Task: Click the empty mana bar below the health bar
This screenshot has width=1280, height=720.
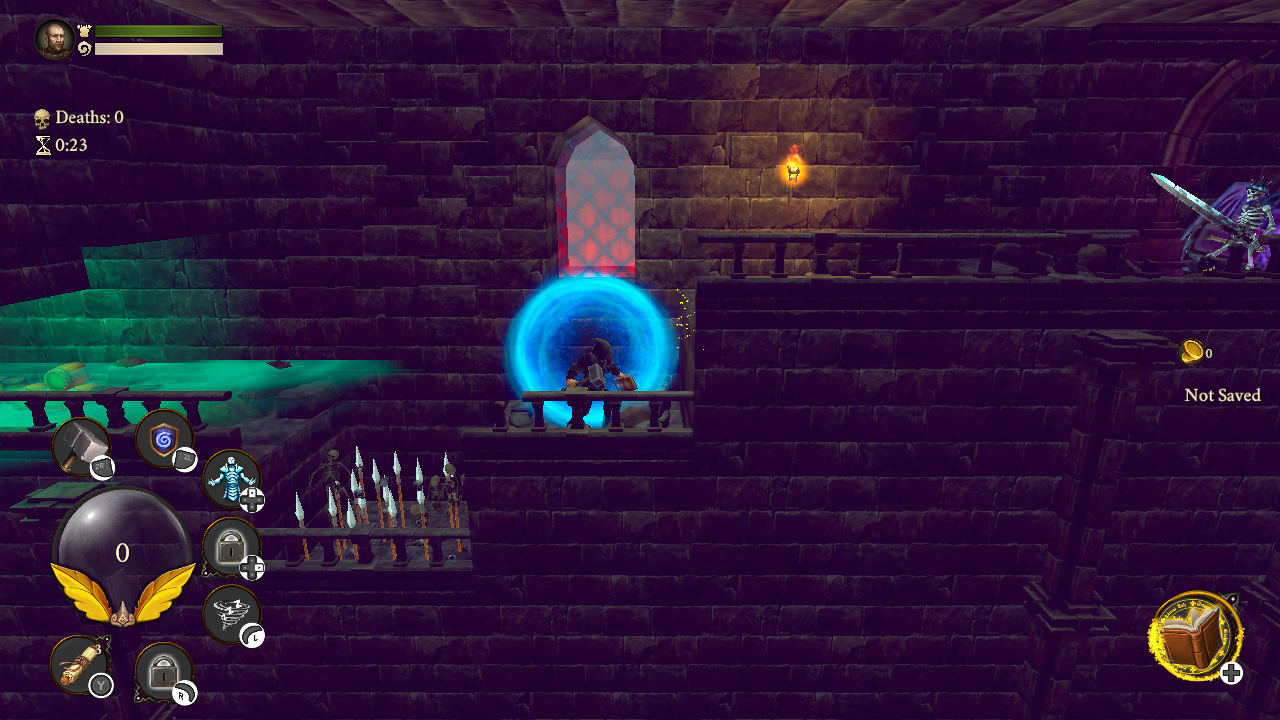Action: (x=158, y=48)
